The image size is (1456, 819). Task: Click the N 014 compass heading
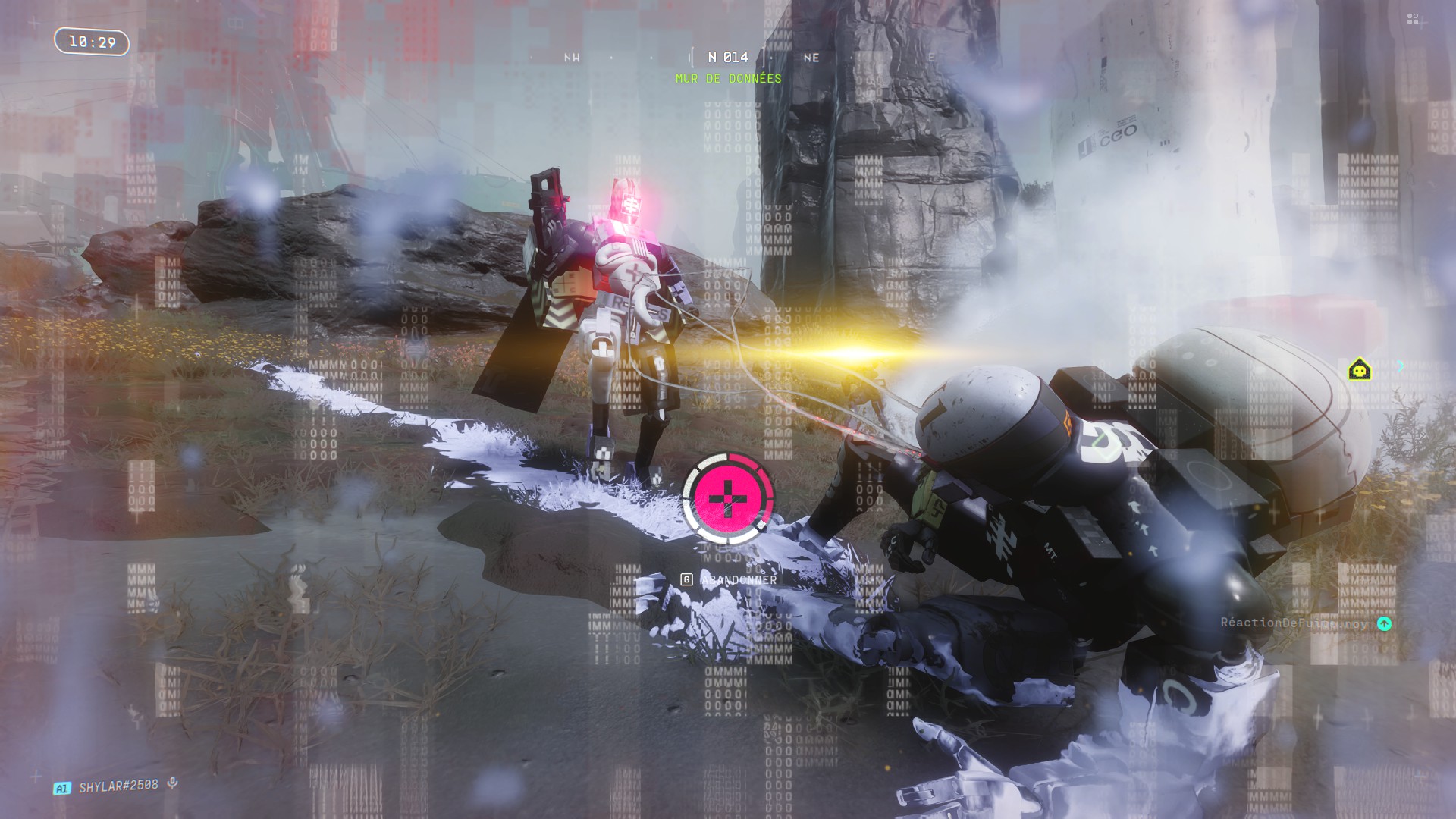coord(728,58)
